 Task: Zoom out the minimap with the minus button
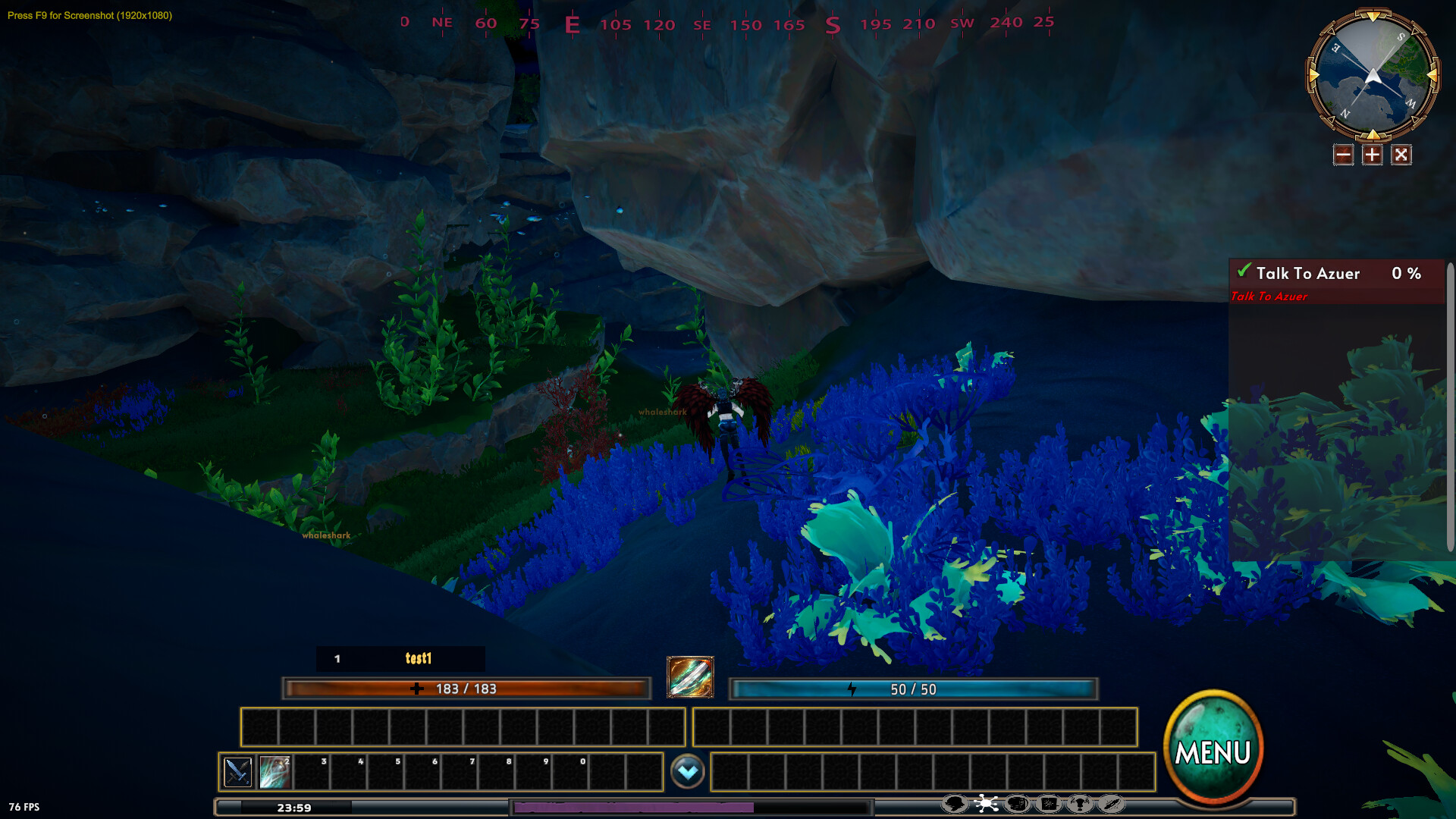1342,154
